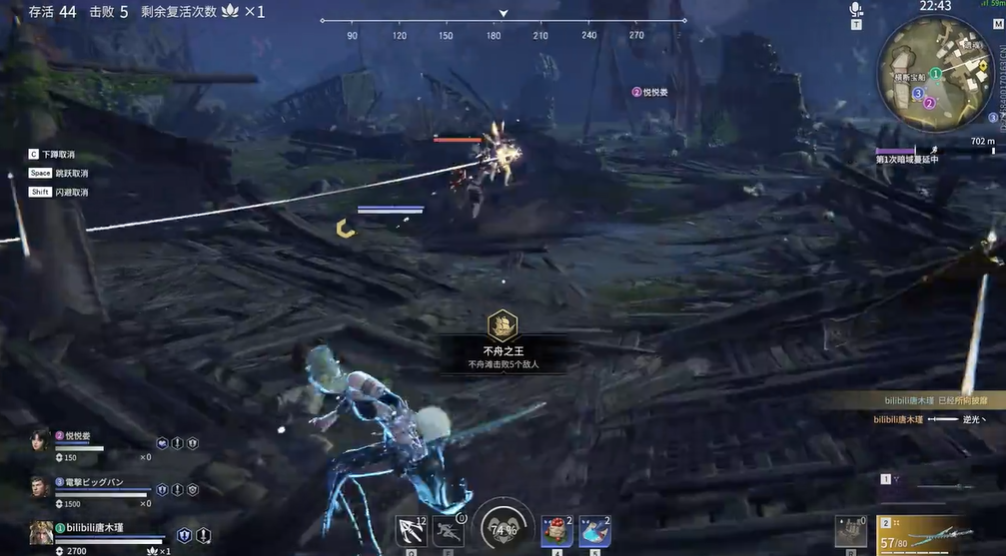
Task: Open the item slot showing zero count
Action: [850, 531]
